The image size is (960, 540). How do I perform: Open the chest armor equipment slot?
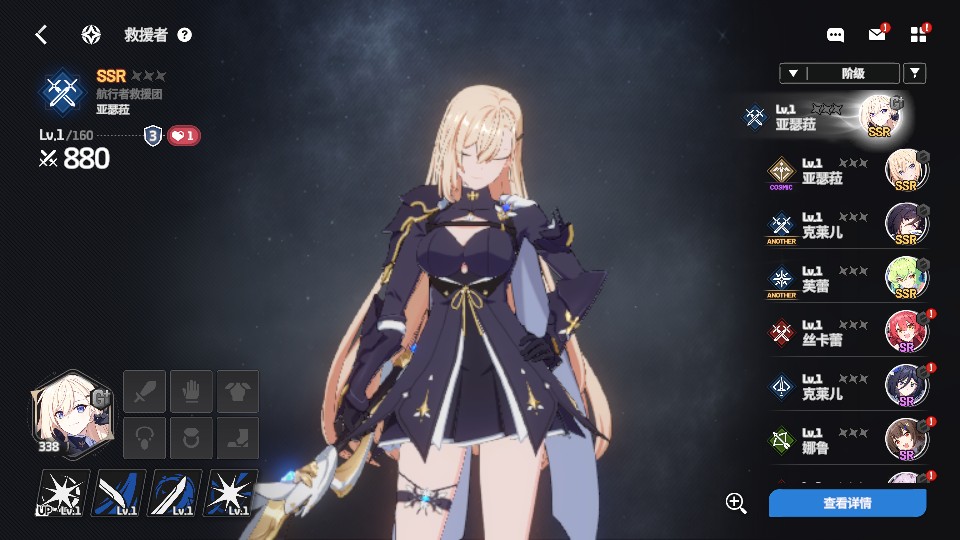tap(238, 390)
